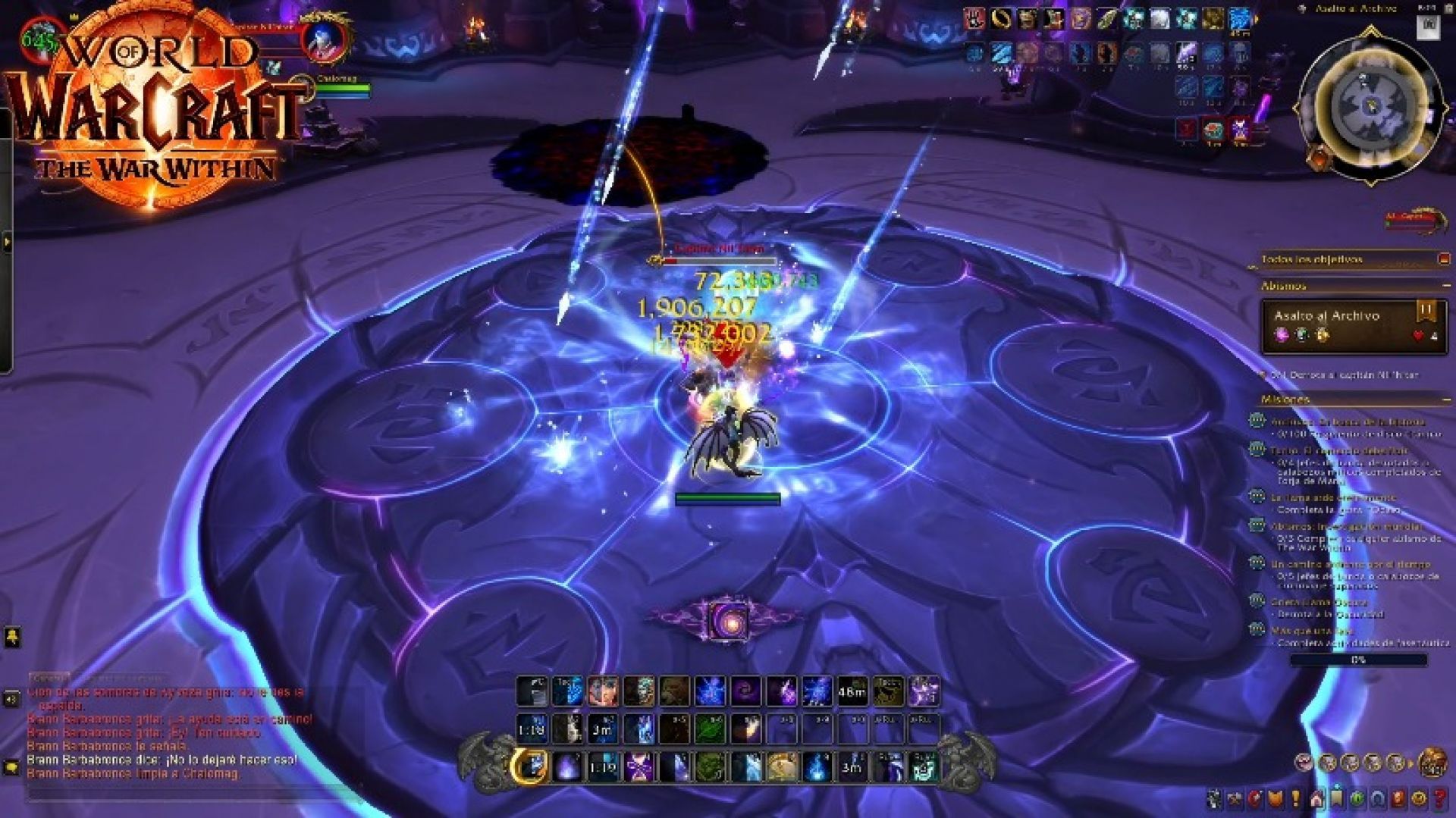Activate the green leaf ability
Viewport: 1456px width, 818px height.
(710, 729)
